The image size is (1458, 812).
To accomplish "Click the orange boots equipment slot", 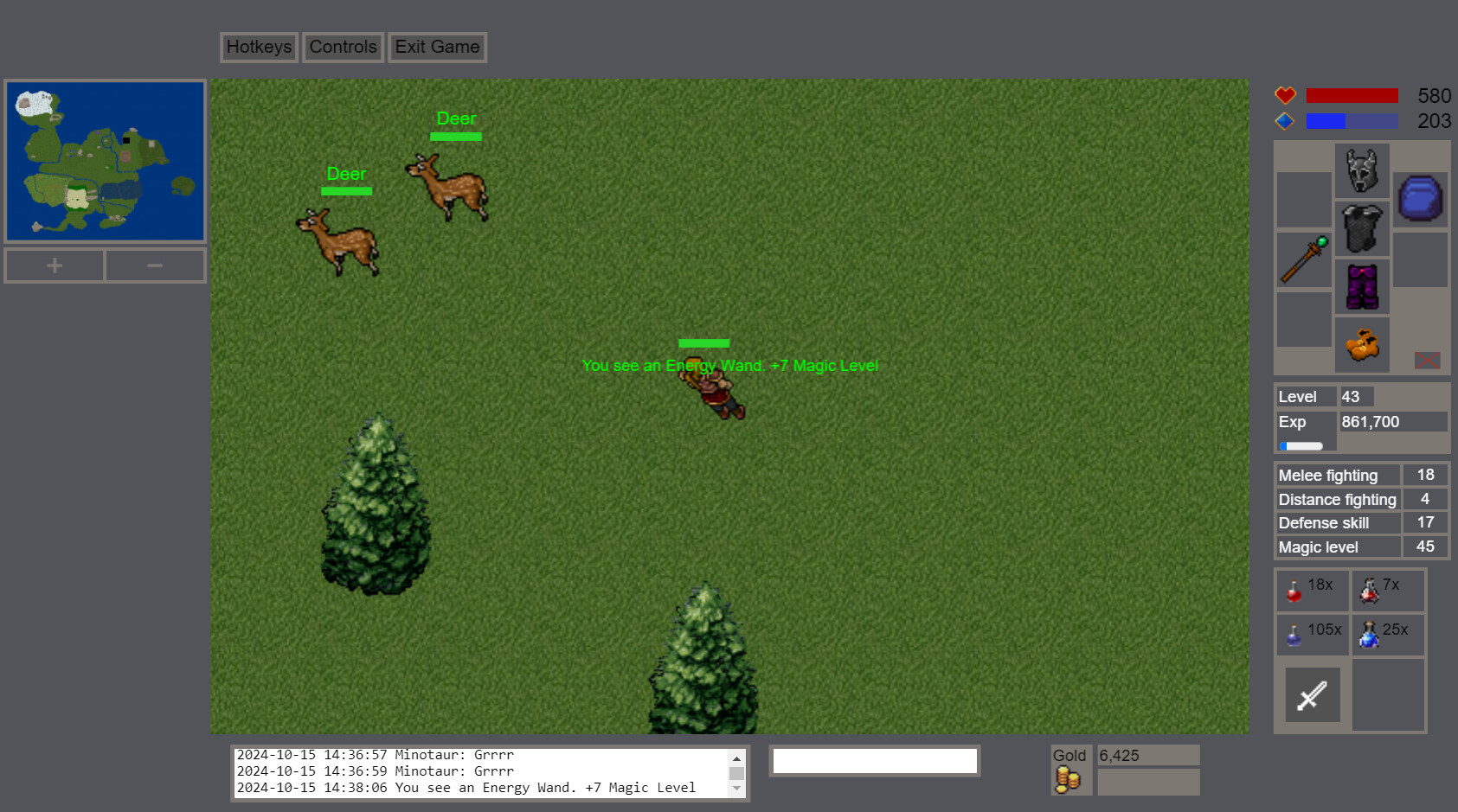I will [x=1361, y=344].
